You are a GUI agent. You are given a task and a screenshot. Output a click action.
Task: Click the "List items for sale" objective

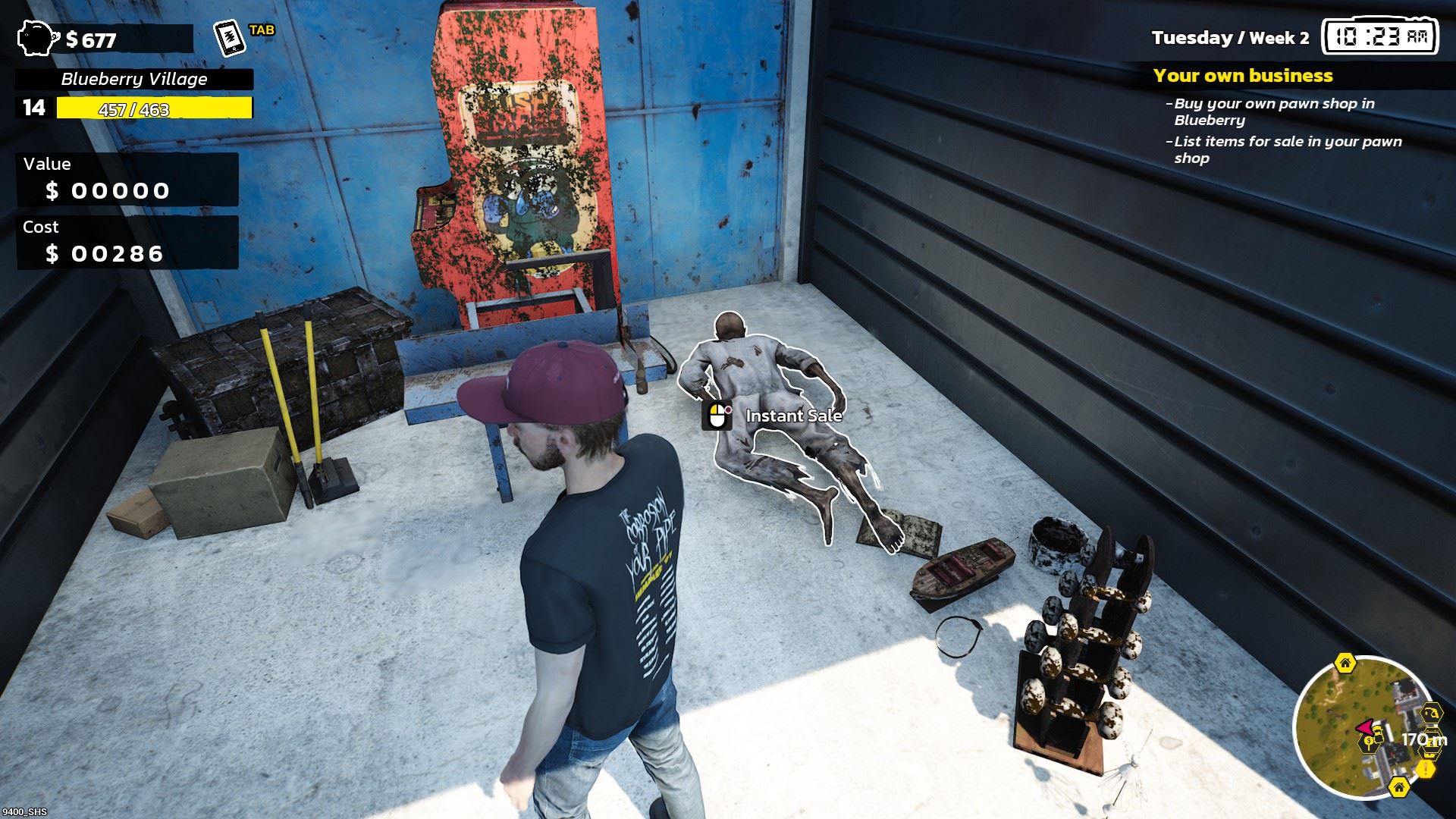[x=1288, y=149]
